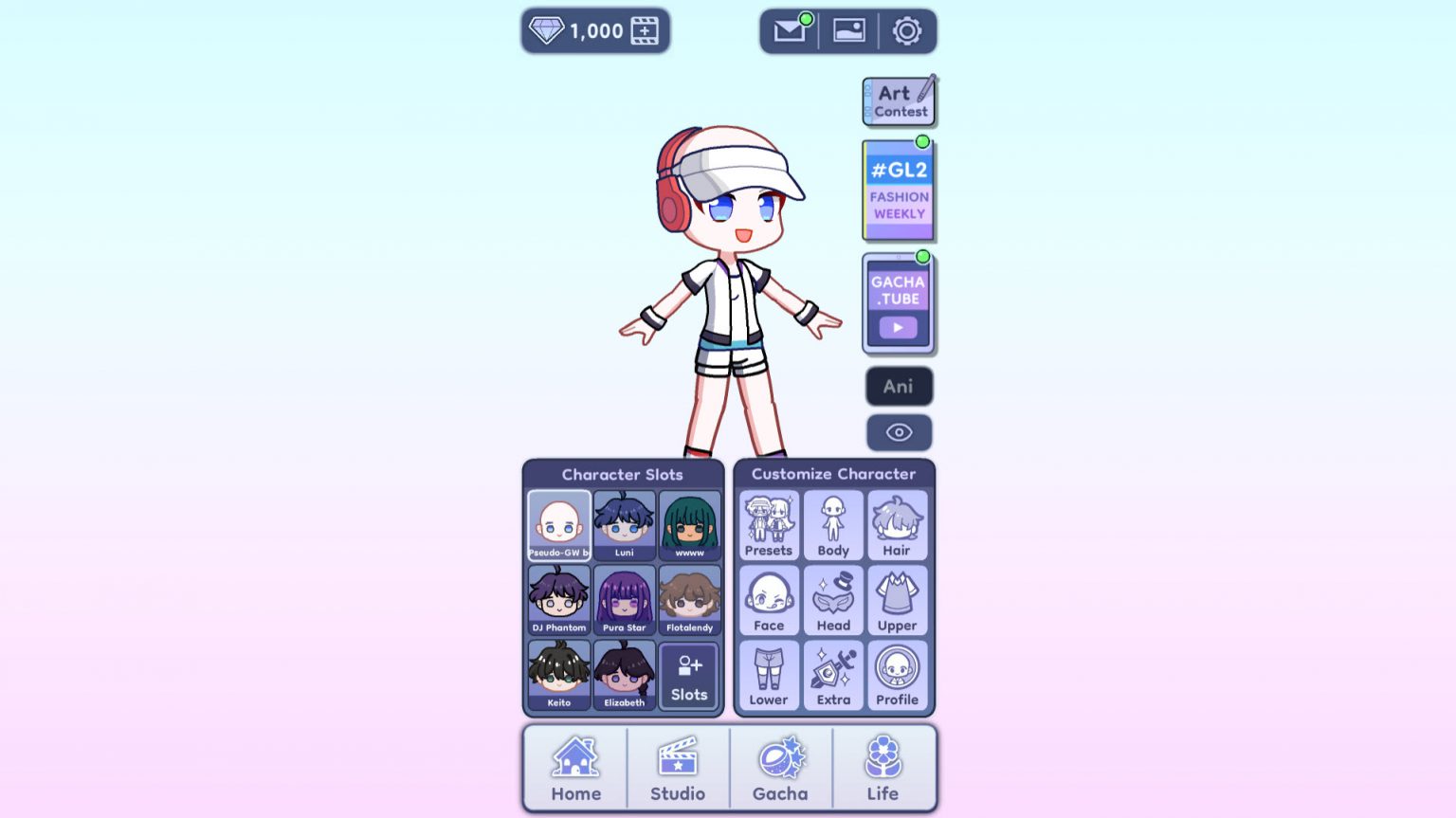Select the Body customization icon

tap(832, 526)
